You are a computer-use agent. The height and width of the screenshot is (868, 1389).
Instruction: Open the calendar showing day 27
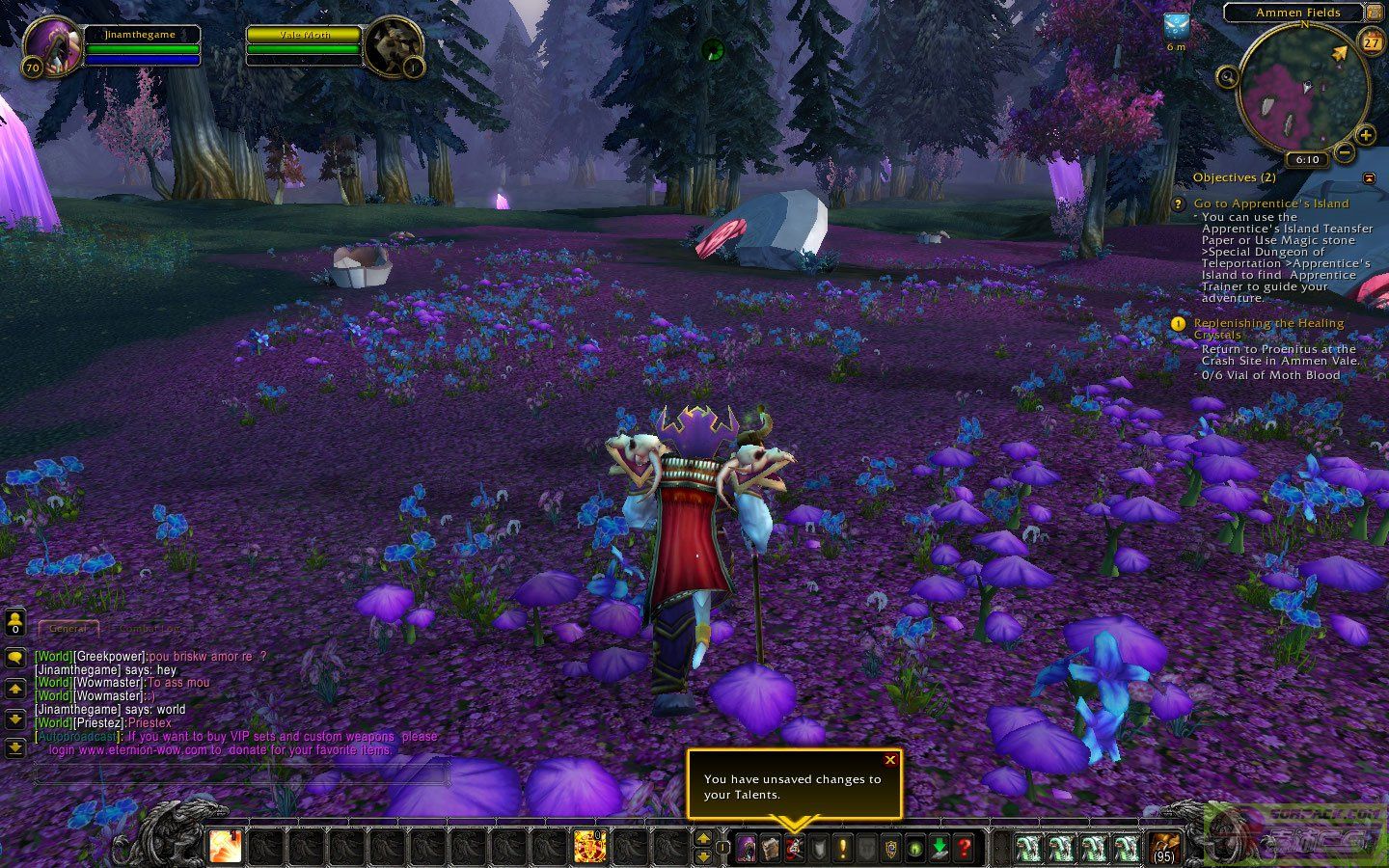pyautogui.click(x=1371, y=42)
